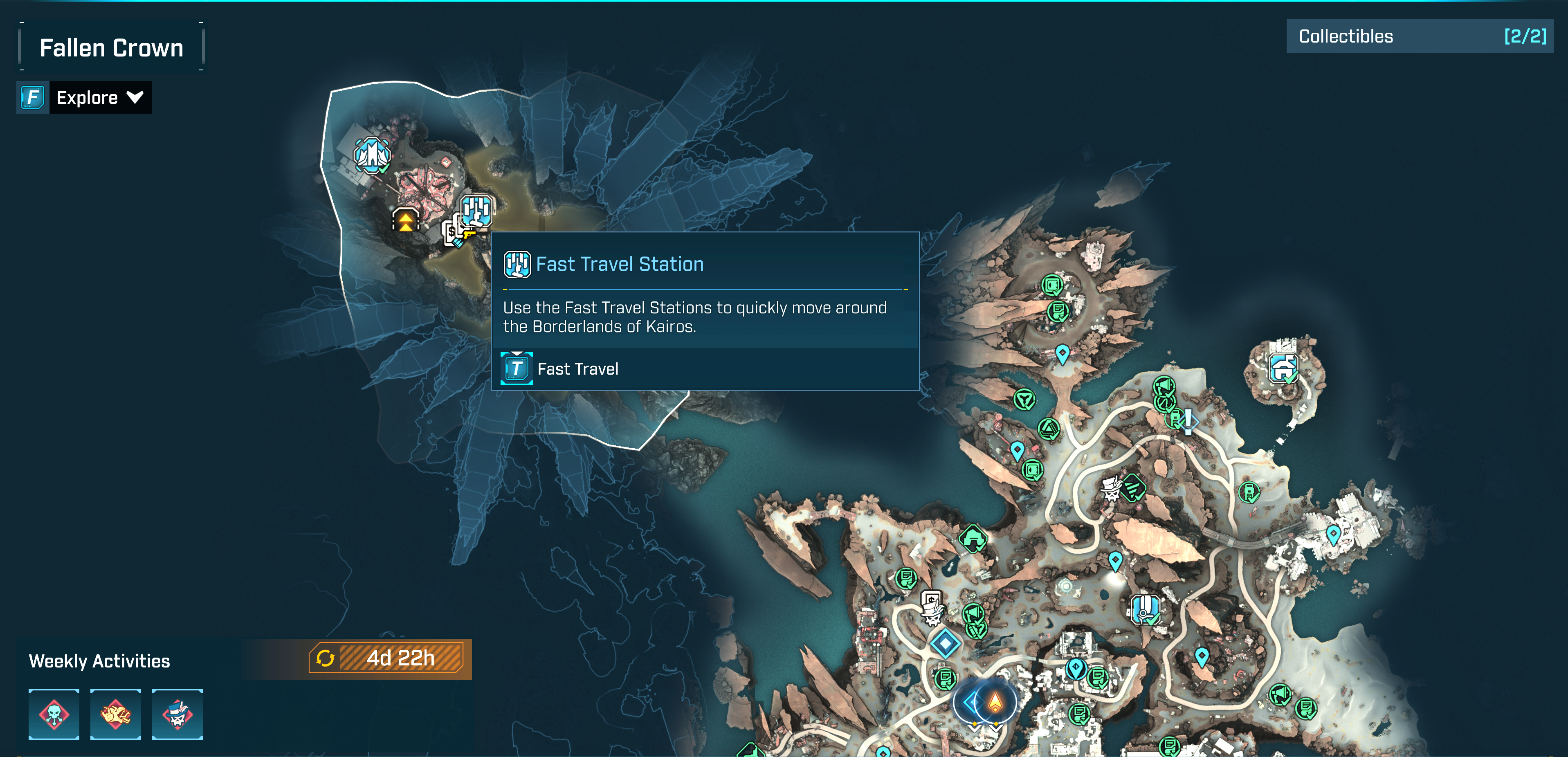This screenshot has width=1568, height=757.
Task: Click the exclamation mark quest marker
Action: (x=1188, y=420)
